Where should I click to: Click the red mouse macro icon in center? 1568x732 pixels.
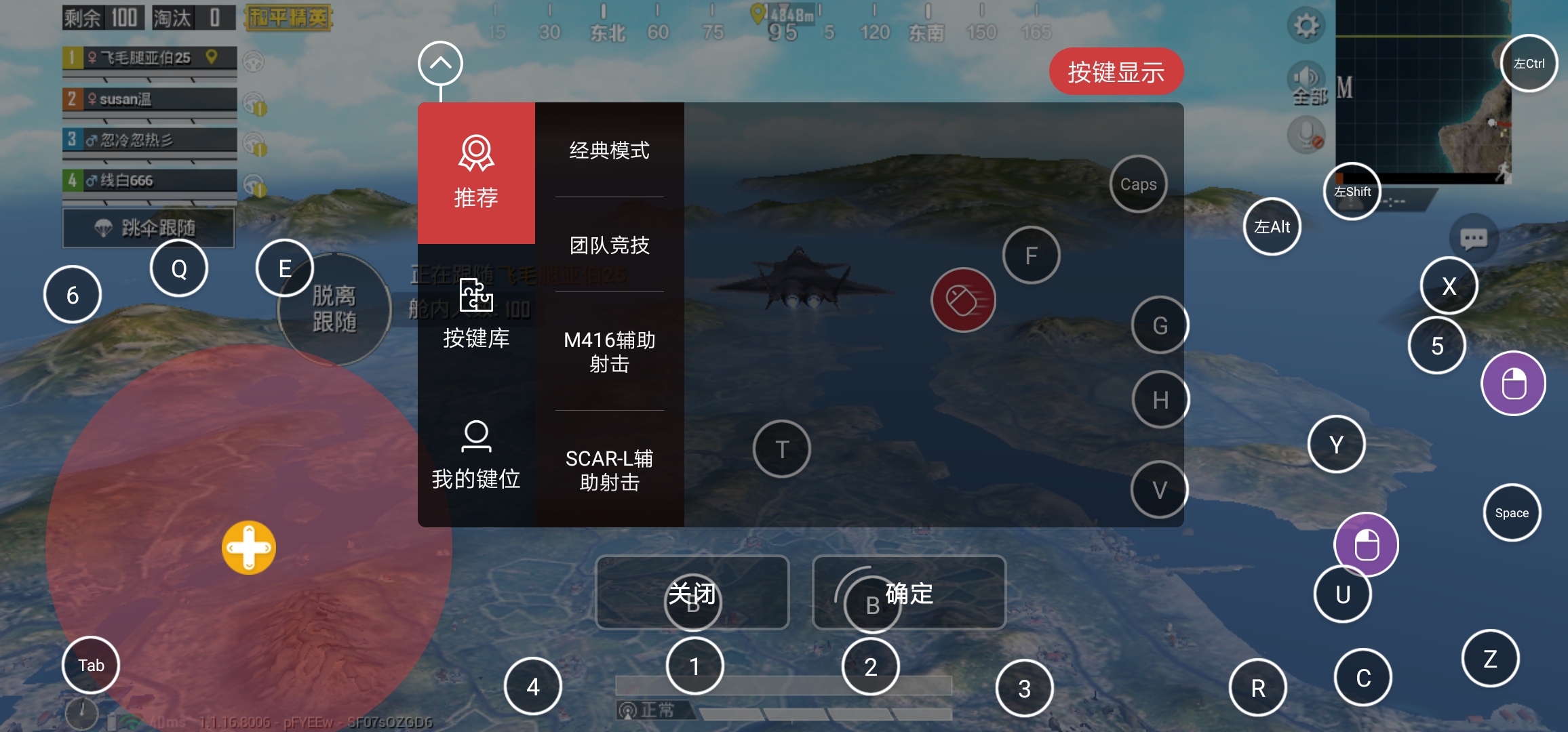pos(963,298)
